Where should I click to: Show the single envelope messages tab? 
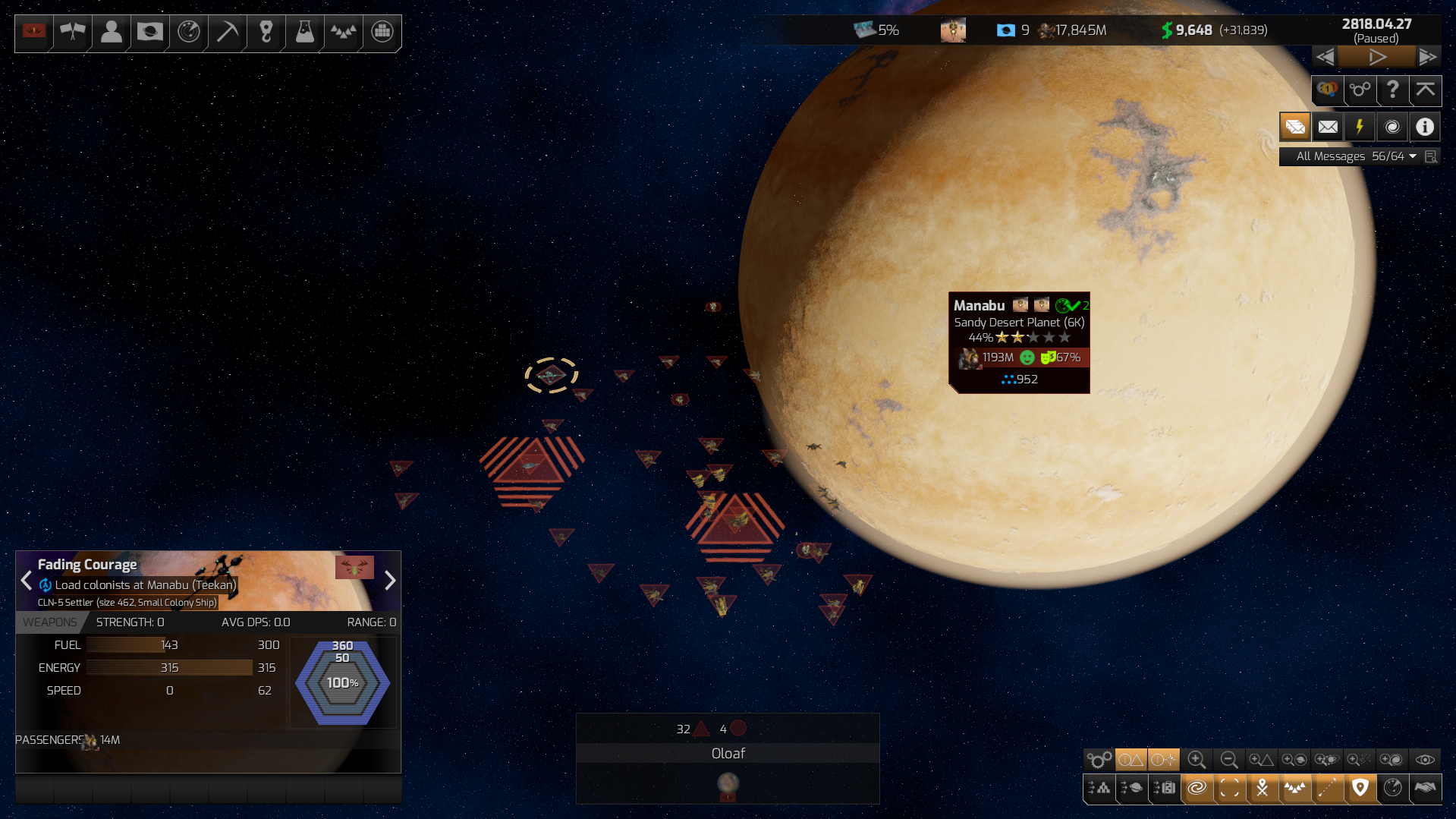tap(1328, 127)
